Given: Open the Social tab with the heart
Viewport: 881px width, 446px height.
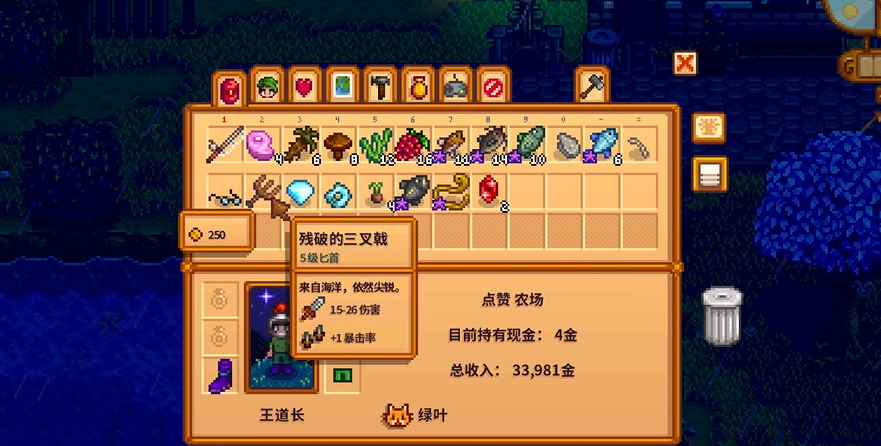Looking at the screenshot, I should 304,87.
